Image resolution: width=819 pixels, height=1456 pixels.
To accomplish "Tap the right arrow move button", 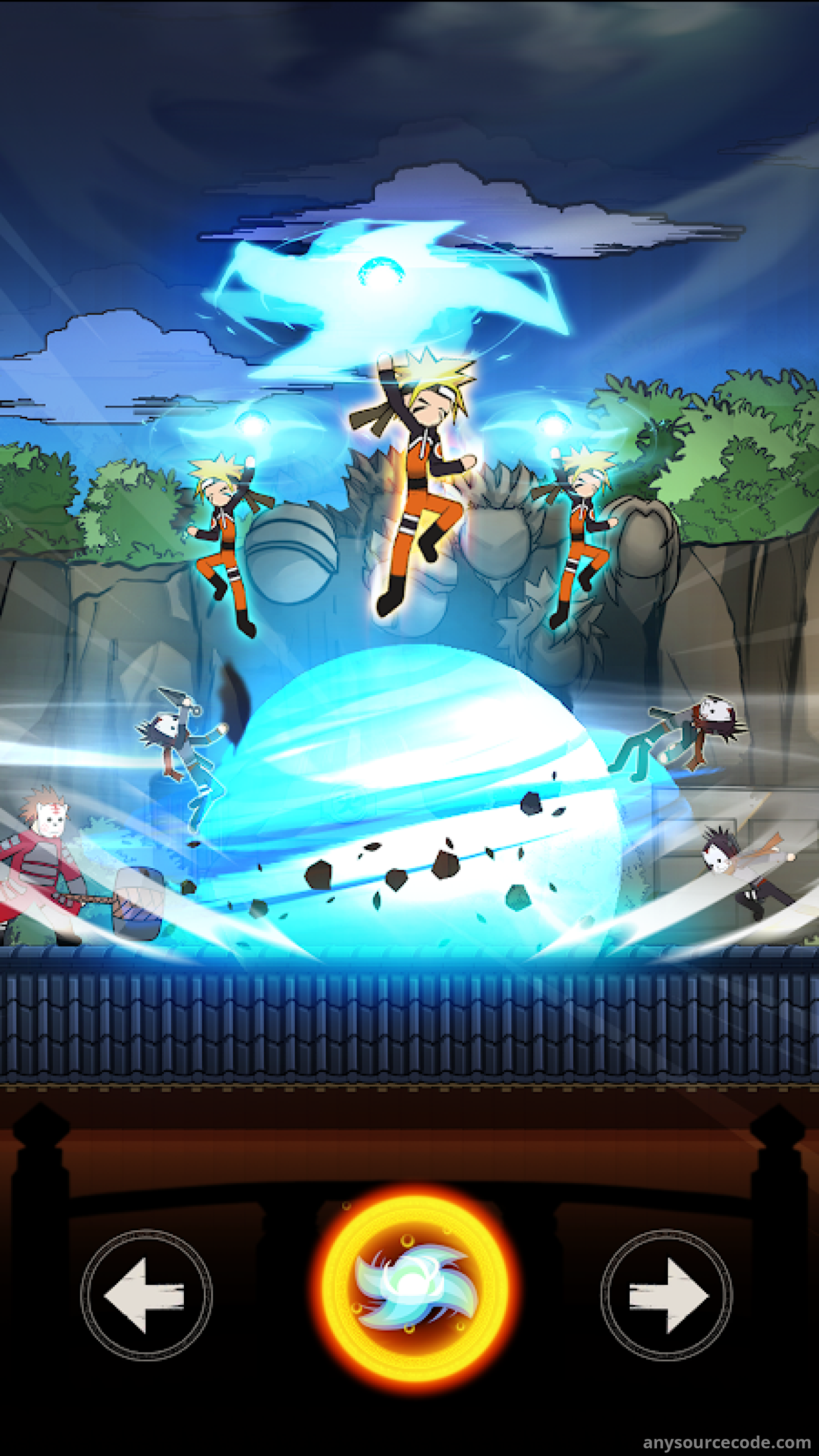I will click(x=666, y=1294).
